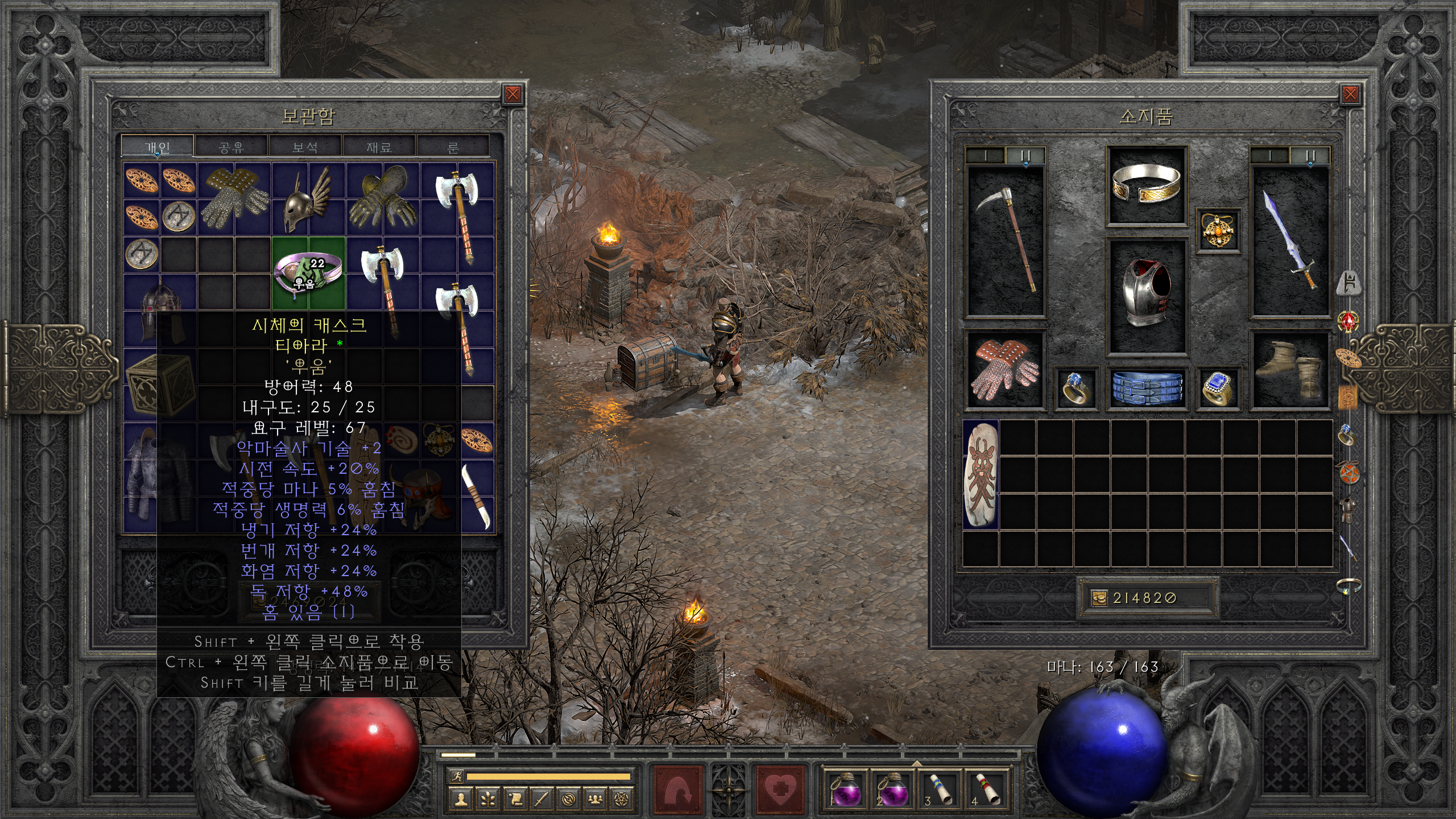Select the equipped blue belt
Viewport: 1456px width, 819px height.
click(1146, 388)
